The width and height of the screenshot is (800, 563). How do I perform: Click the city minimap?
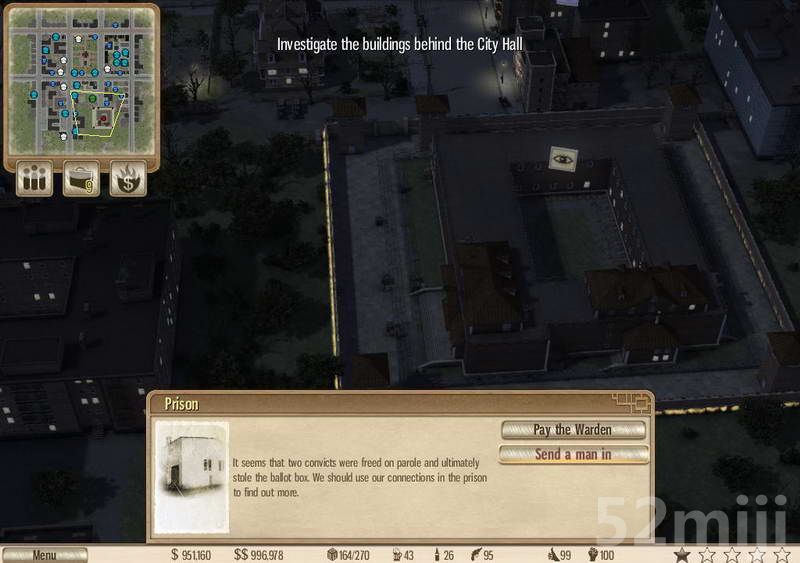[82, 80]
